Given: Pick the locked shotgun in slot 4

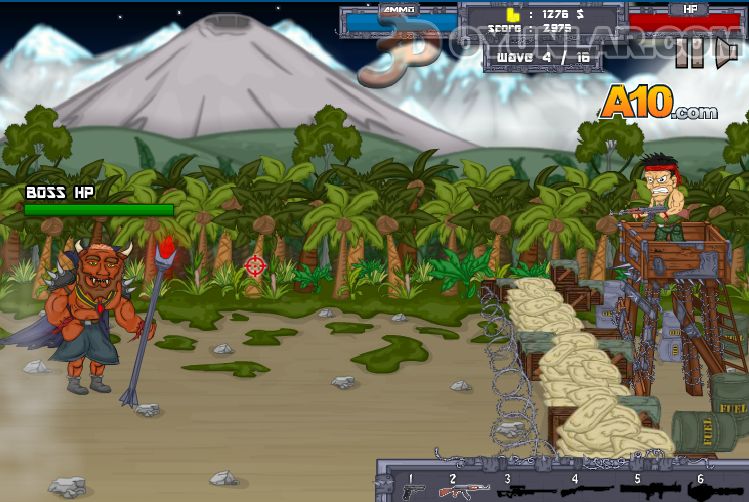Looking at the screenshot, I should pos(583,490).
